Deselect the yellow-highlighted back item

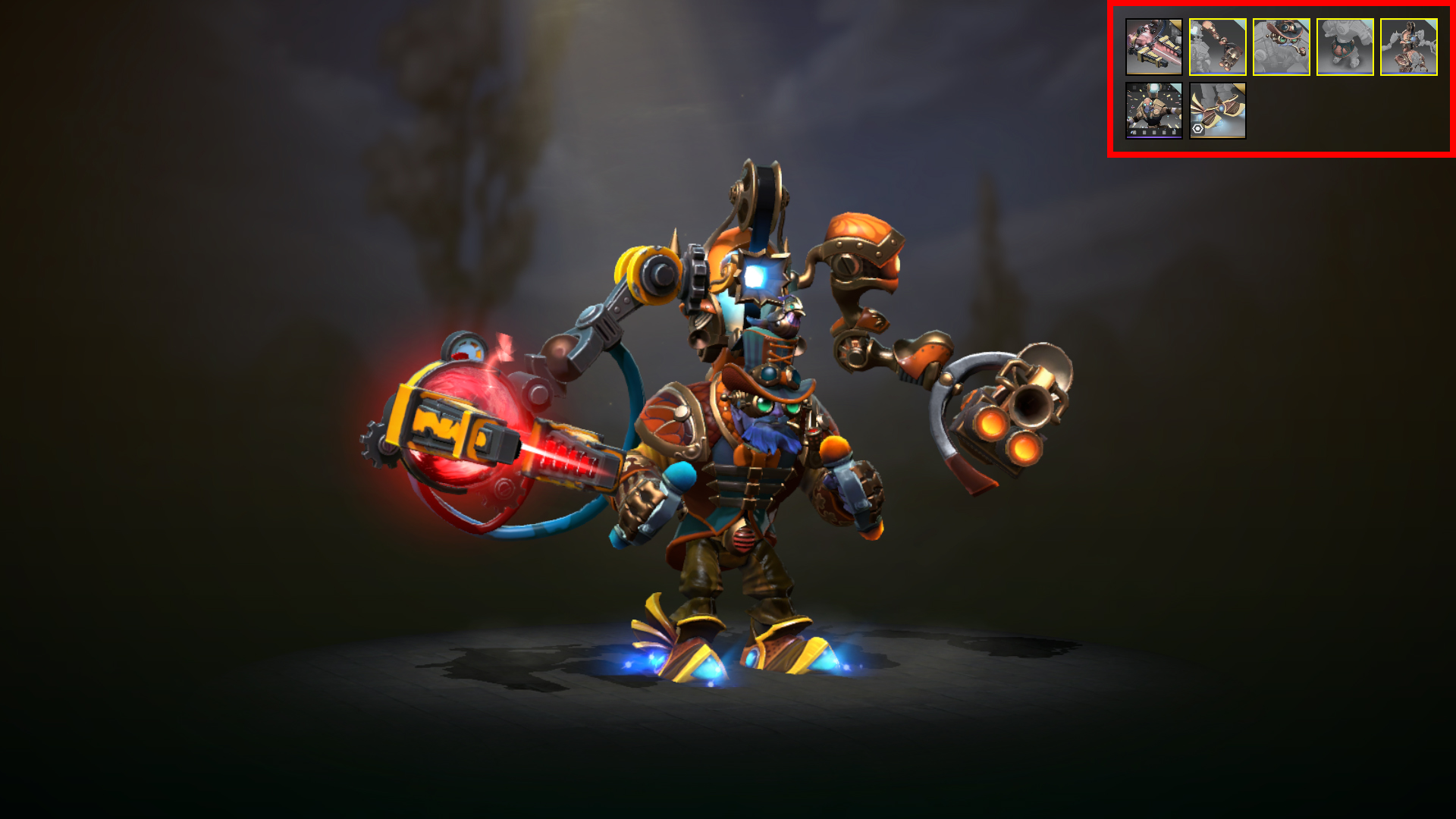[x=1409, y=48]
